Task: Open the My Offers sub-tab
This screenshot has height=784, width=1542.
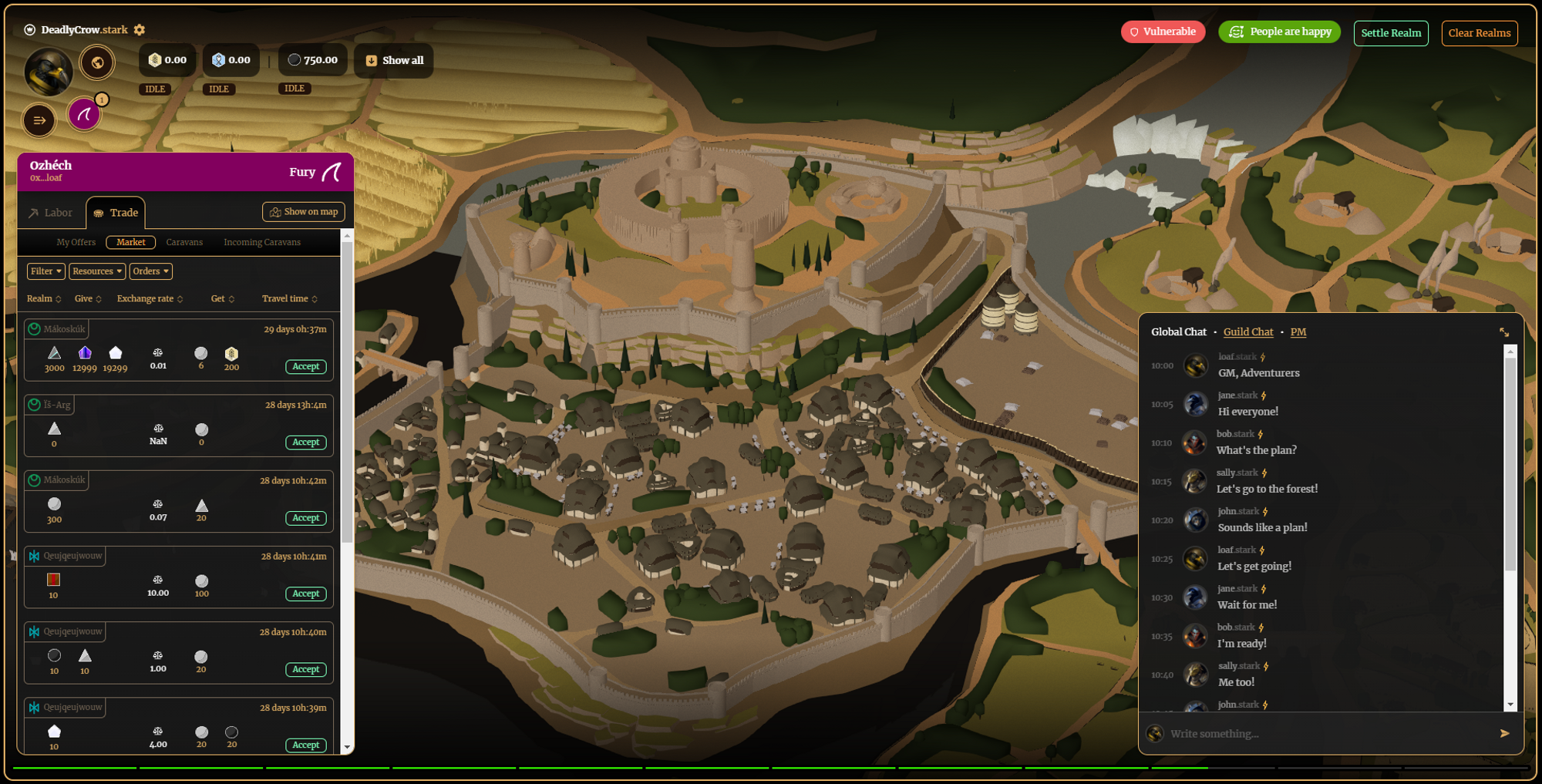Action: point(76,242)
